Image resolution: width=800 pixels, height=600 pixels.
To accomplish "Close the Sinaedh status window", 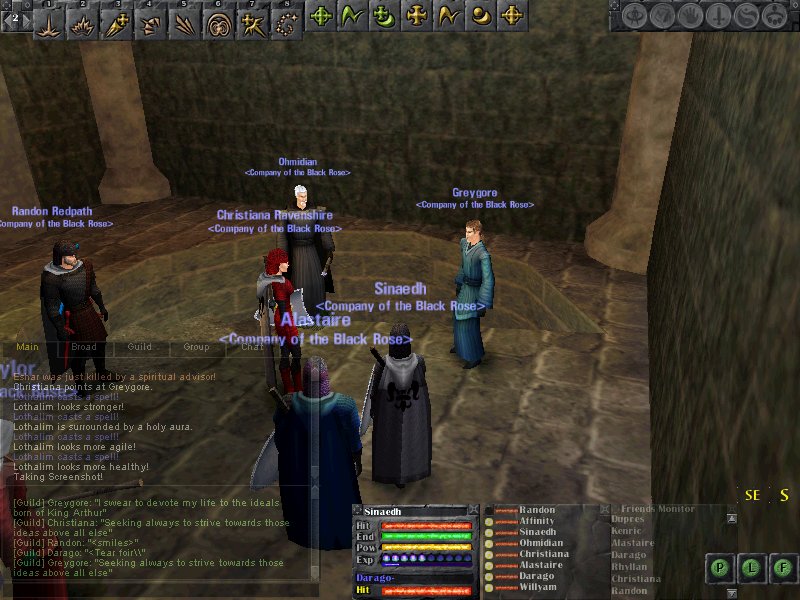I will point(472,511).
